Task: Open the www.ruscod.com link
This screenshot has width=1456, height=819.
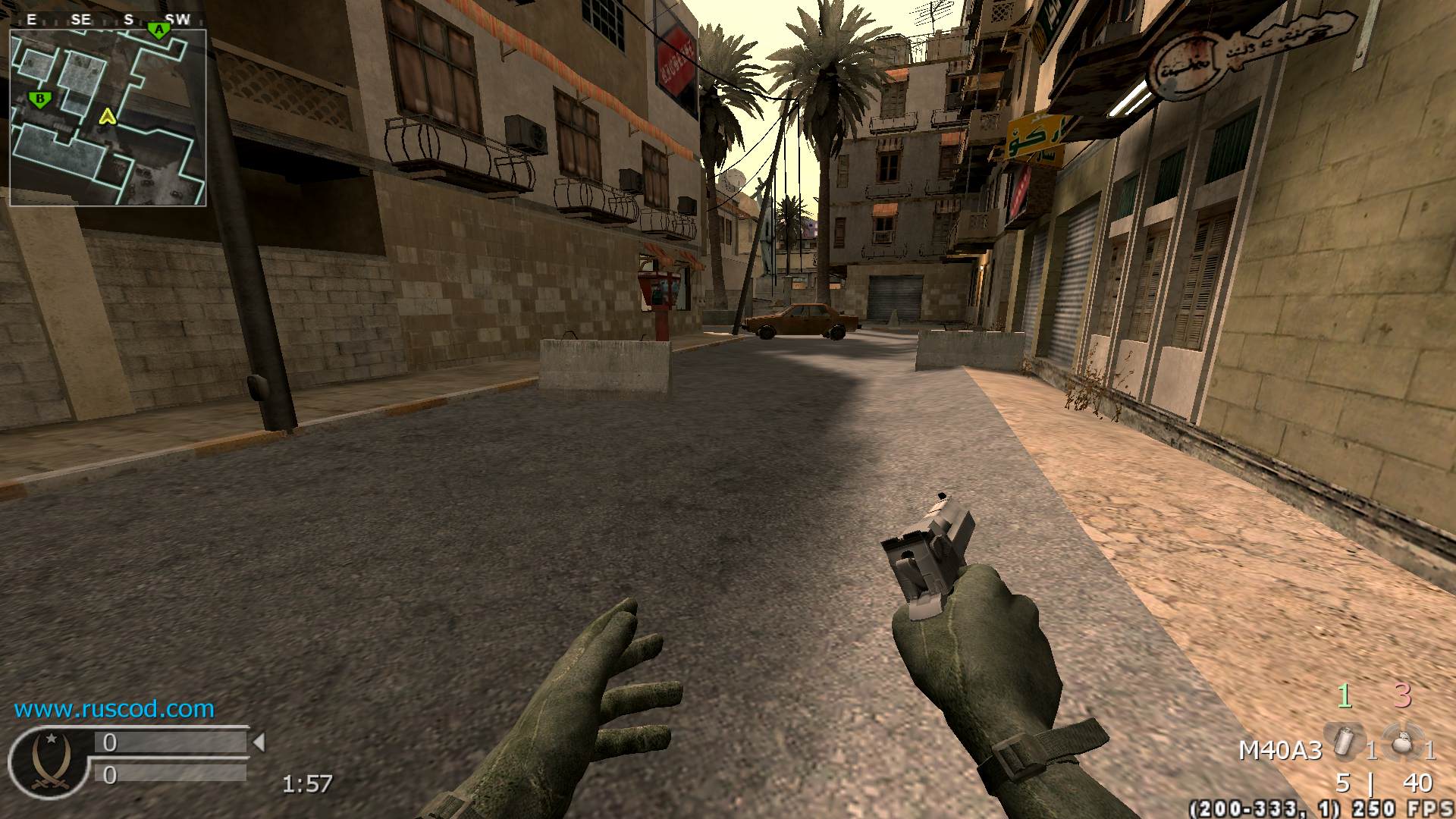Action: (112, 711)
